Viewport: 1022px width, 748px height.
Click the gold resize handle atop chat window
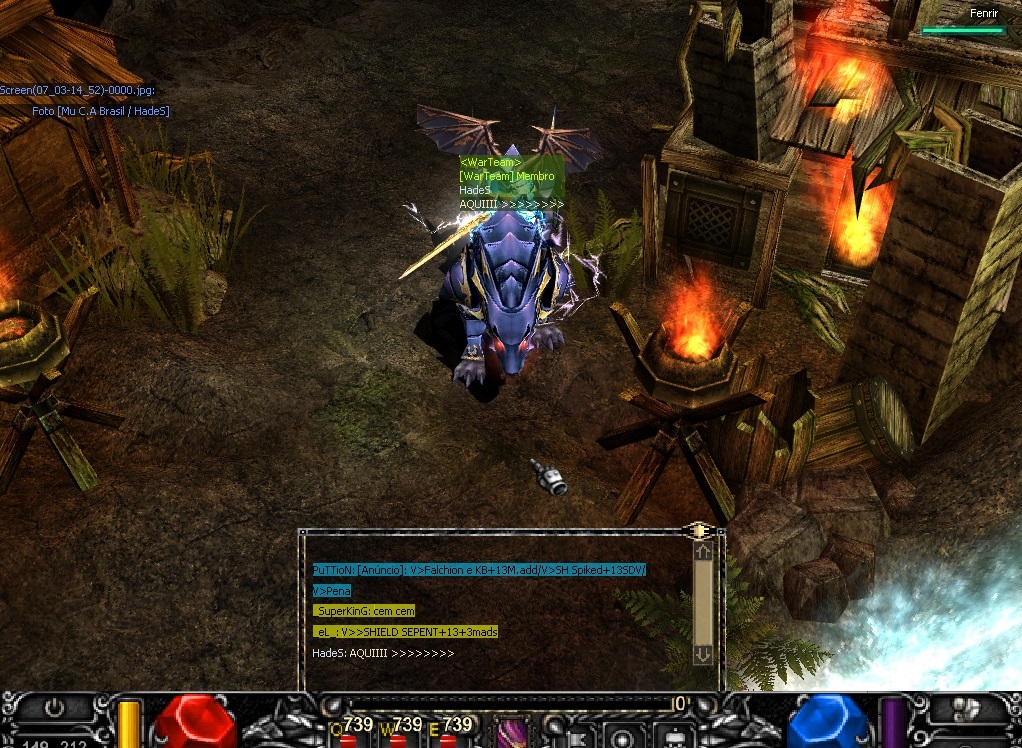click(x=699, y=530)
